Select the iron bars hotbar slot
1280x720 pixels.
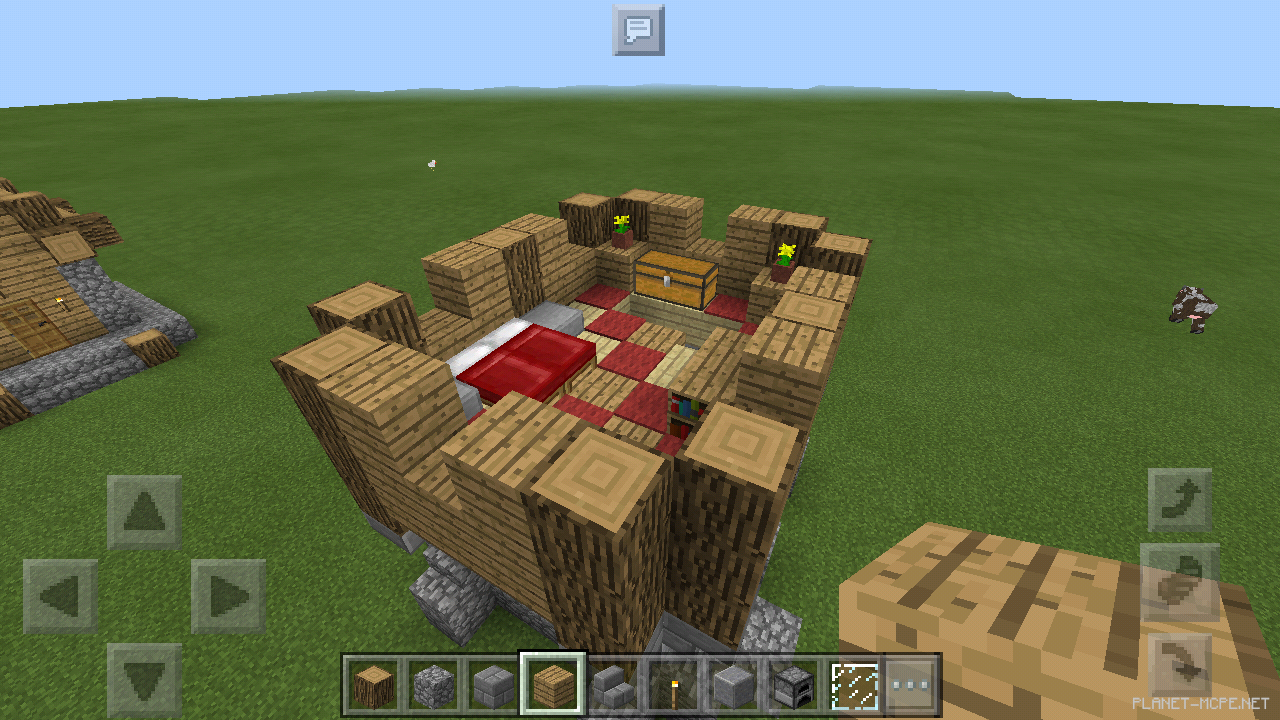[853, 678]
